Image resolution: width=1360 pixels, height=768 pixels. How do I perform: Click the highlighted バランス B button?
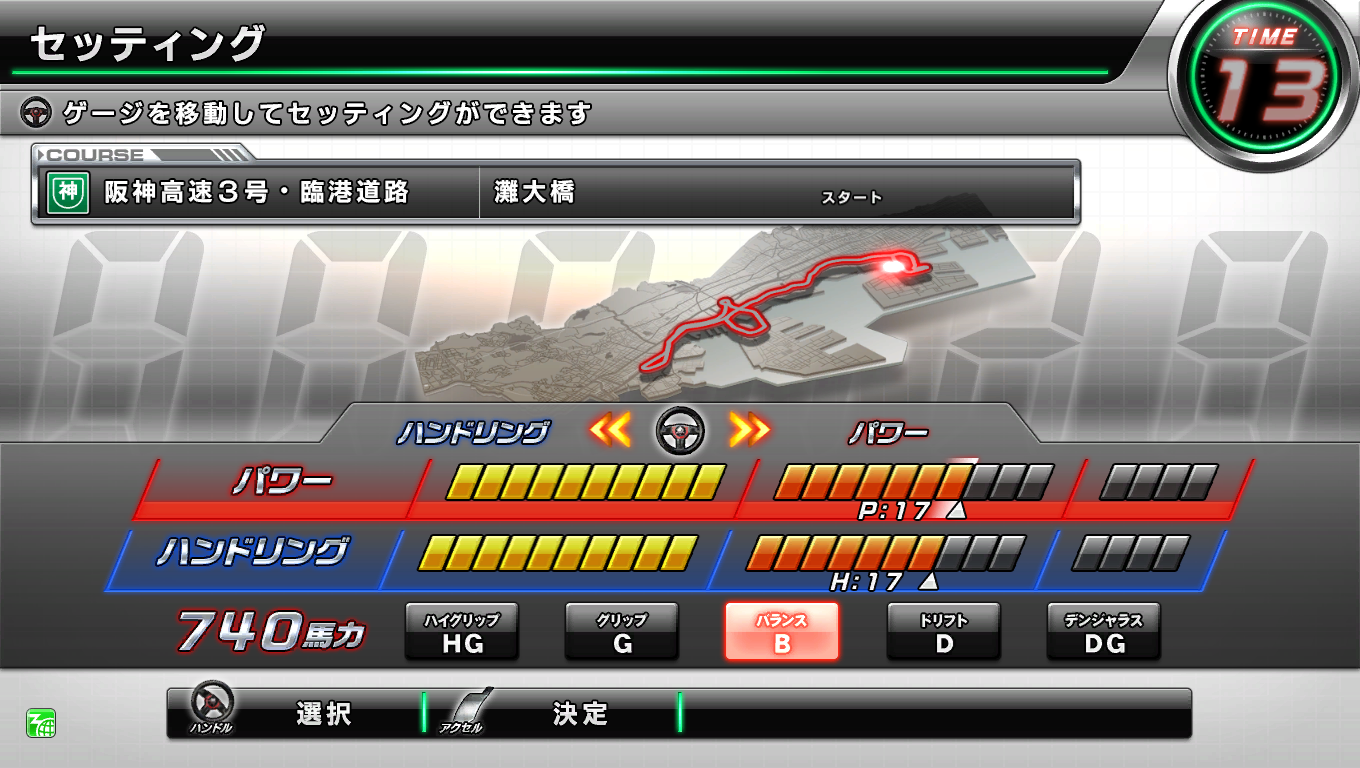782,632
